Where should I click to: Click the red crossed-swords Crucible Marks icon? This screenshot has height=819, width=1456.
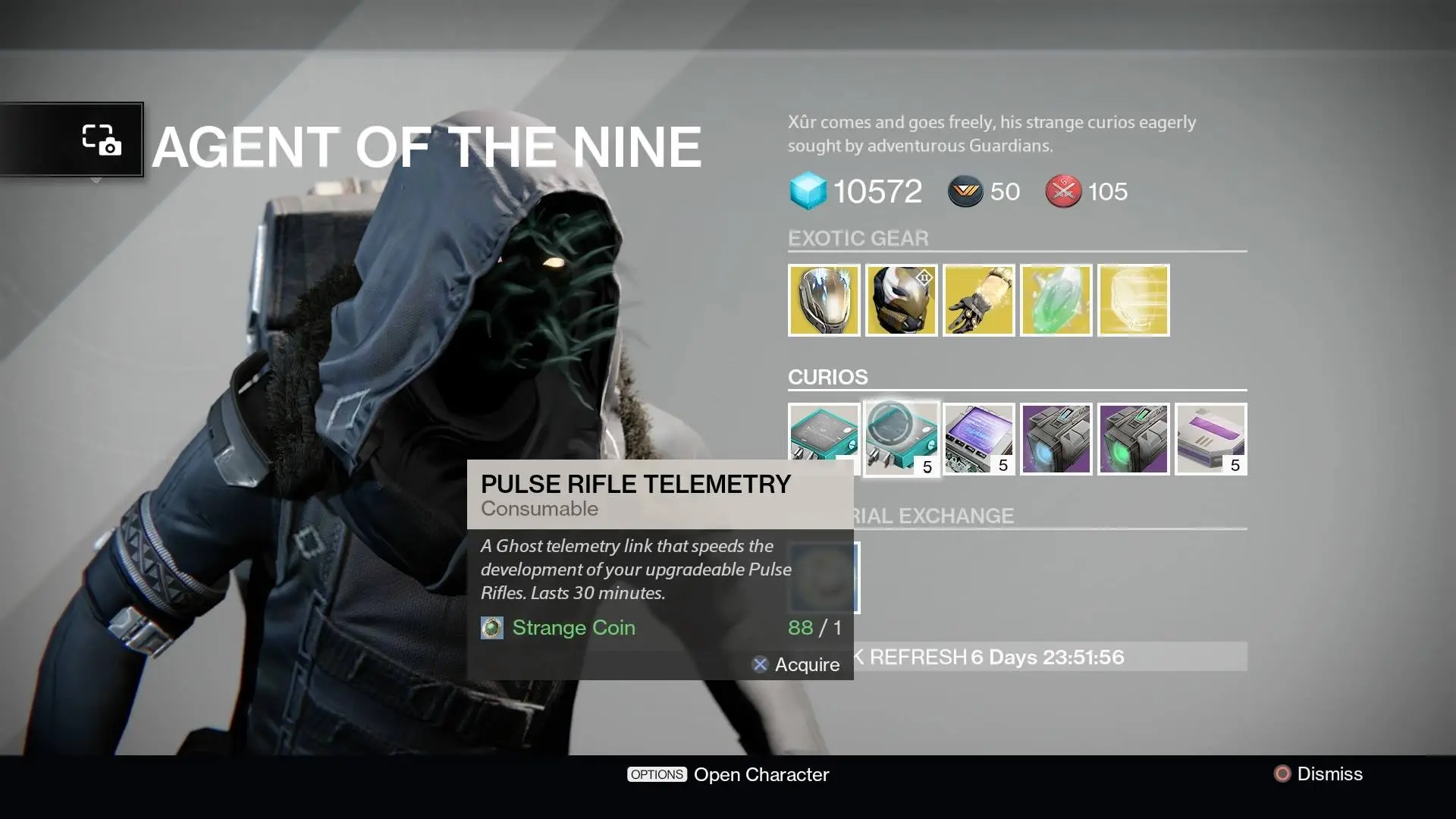click(x=1063, y=192)
